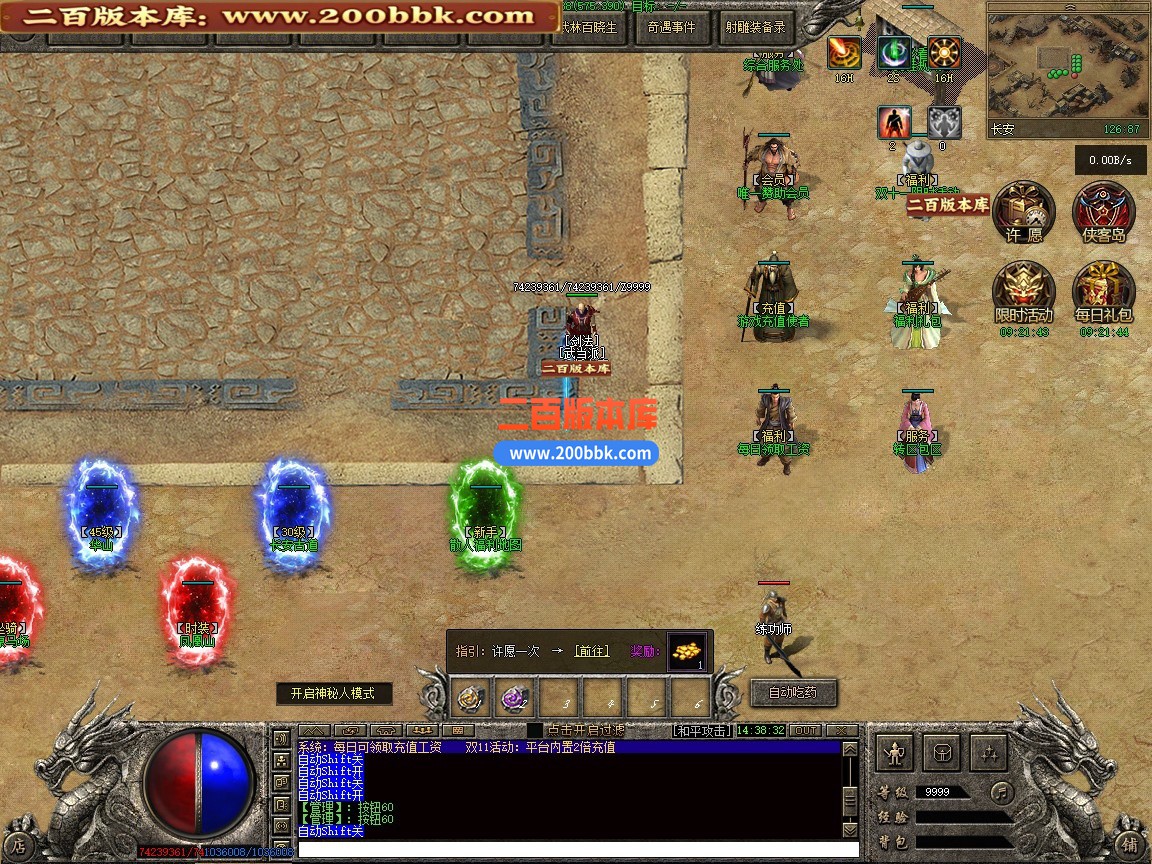The height and width of the screenshot is (864, 1152).
Task: Open the 侠客岛 island icon
Action: click(x=1103, y=213)
